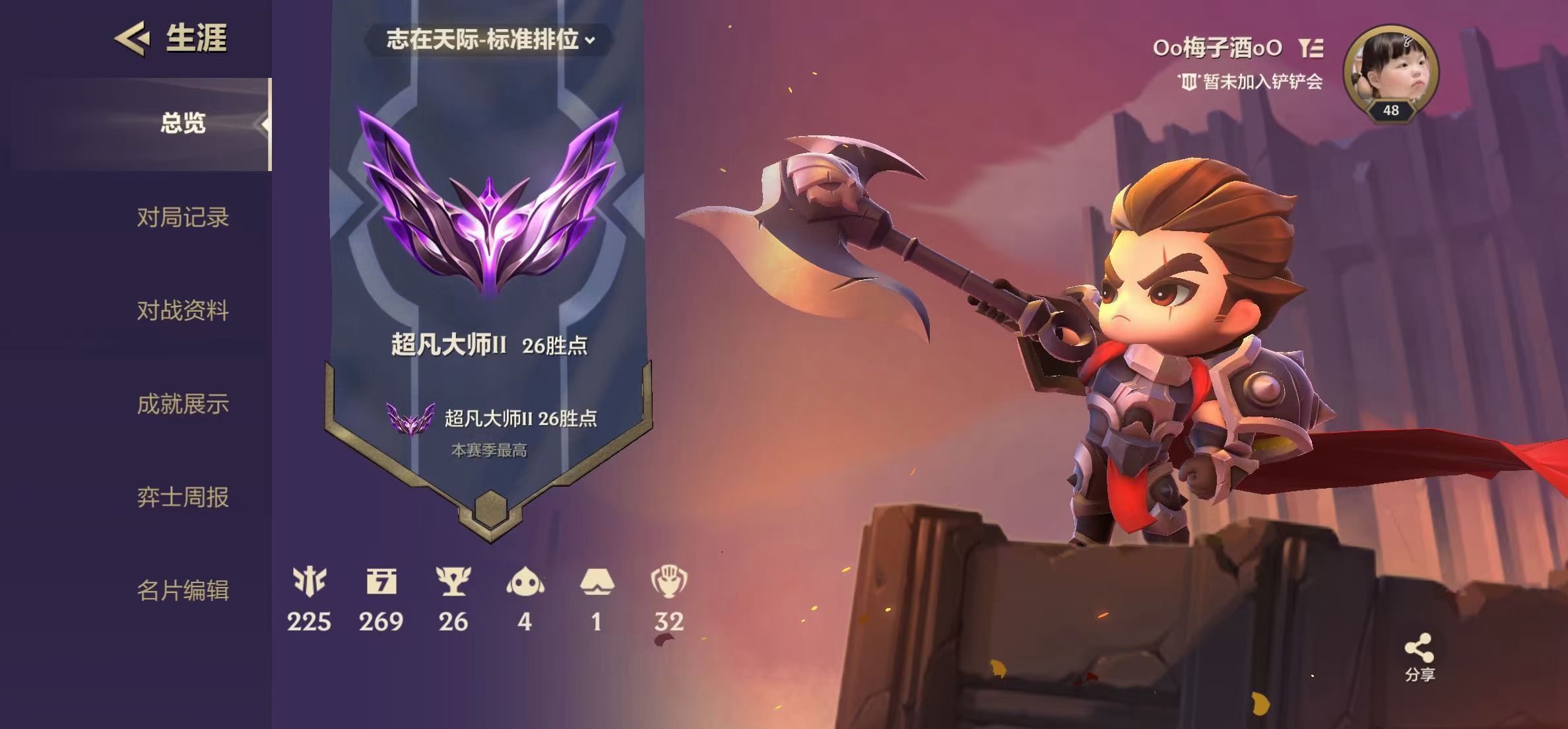The width and height of the screenshot is (1568, 729).
Task: Select the 总览 overview tab
Action: (x=183, y=123)
